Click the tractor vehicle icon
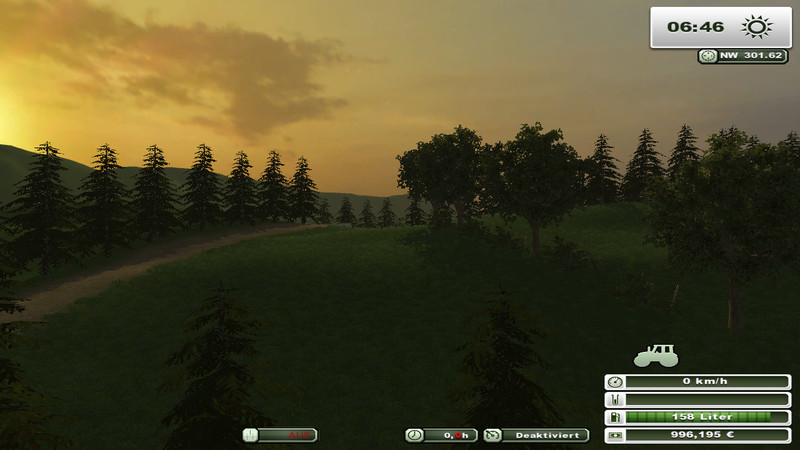Viewport: 800px width, 450px height. [656, 355]
